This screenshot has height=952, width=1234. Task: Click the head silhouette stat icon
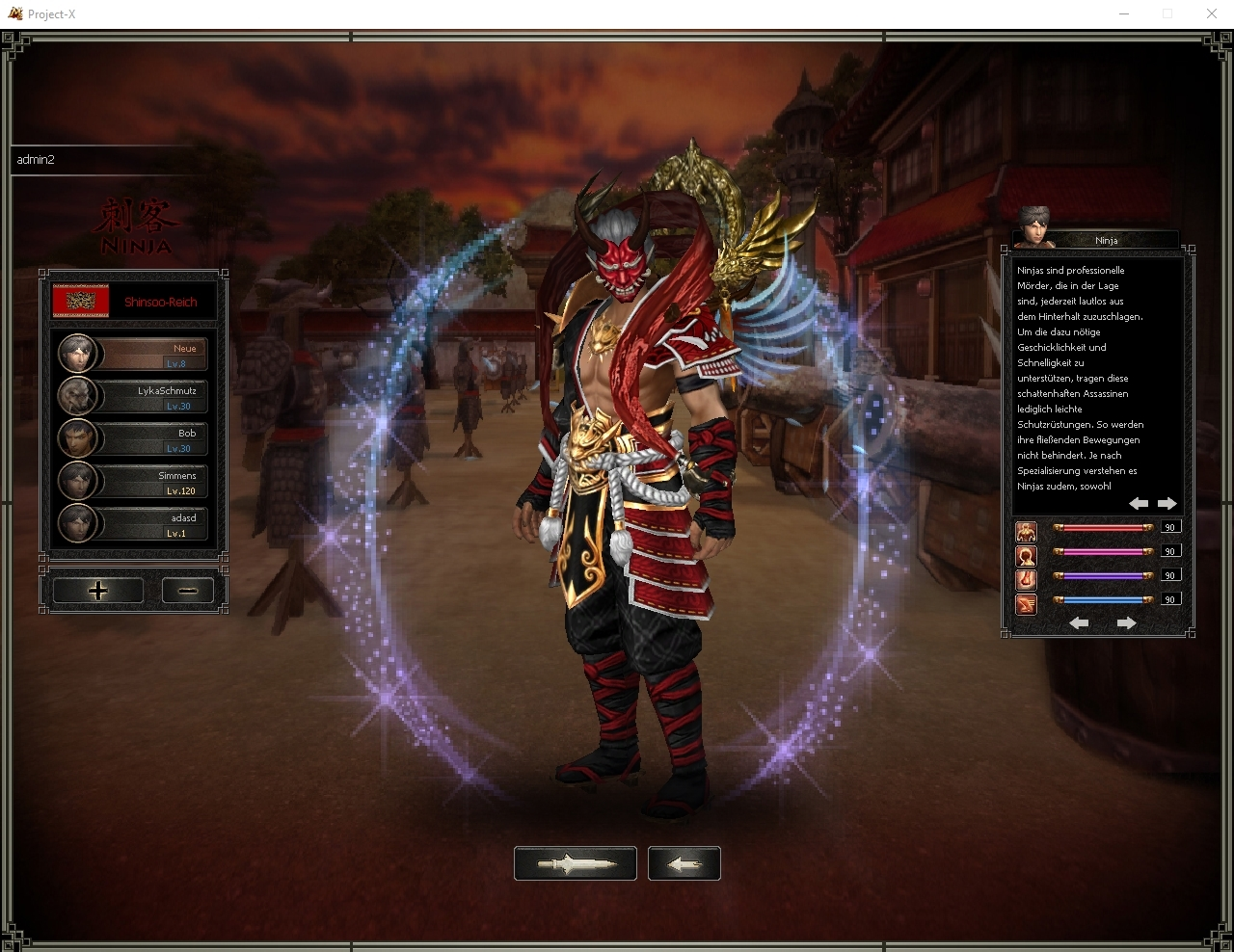1026,555
